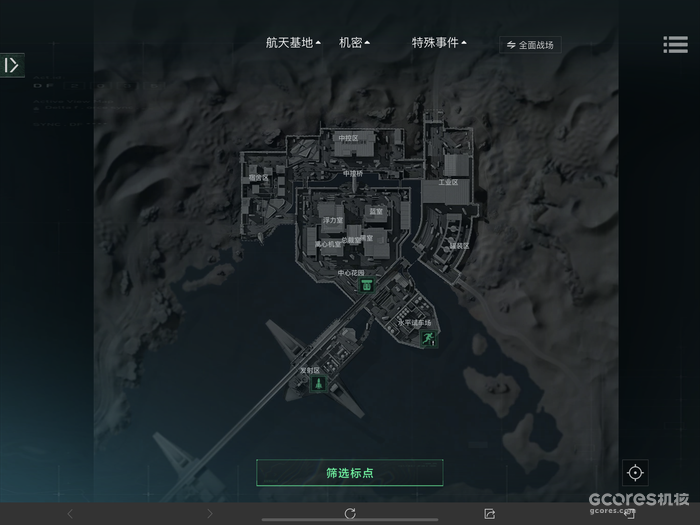The width and height of the screenshot is (700, 525).
Task: Select the rocket marker at 发射区
Action: click(x=317, y=384)
